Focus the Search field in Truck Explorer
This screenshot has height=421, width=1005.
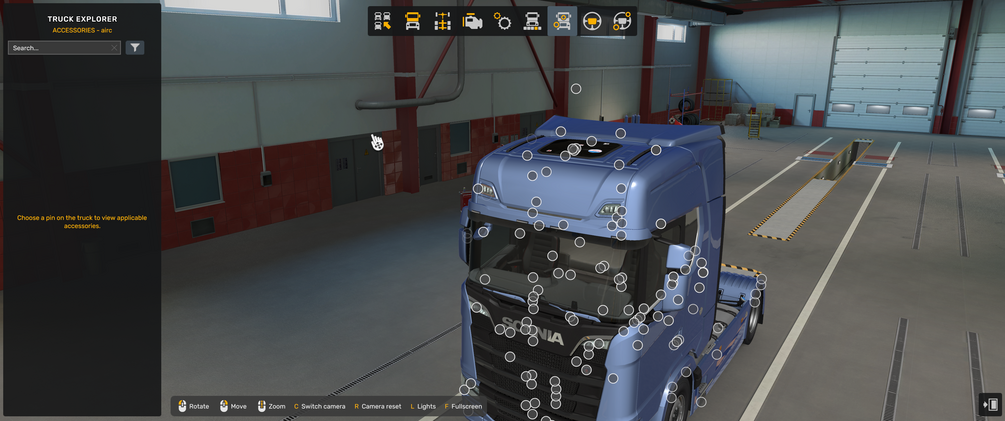pos(58,48)
